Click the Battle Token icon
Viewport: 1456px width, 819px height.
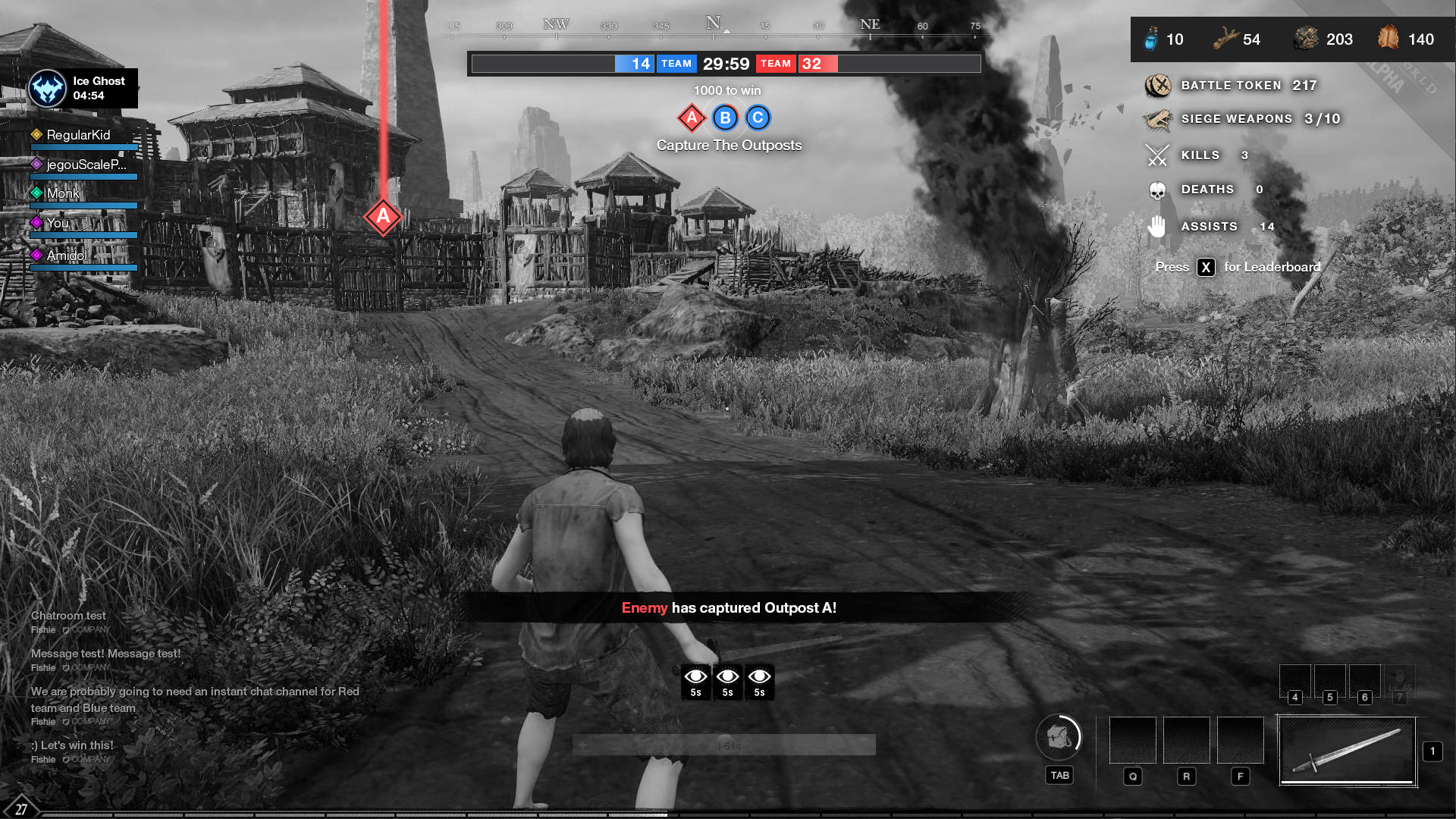(x=1158, y=86)
